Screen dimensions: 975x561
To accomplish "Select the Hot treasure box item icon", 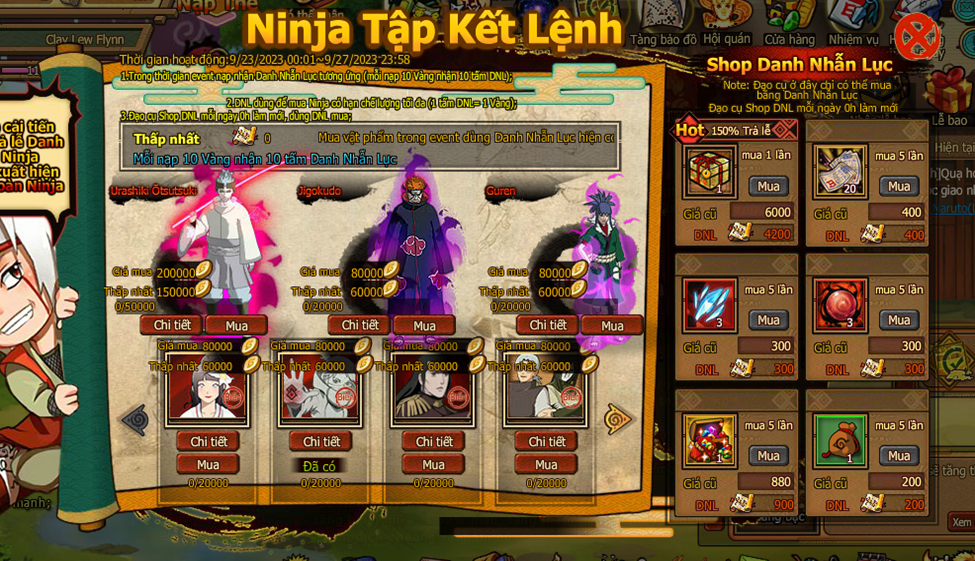I will point(711,171).
